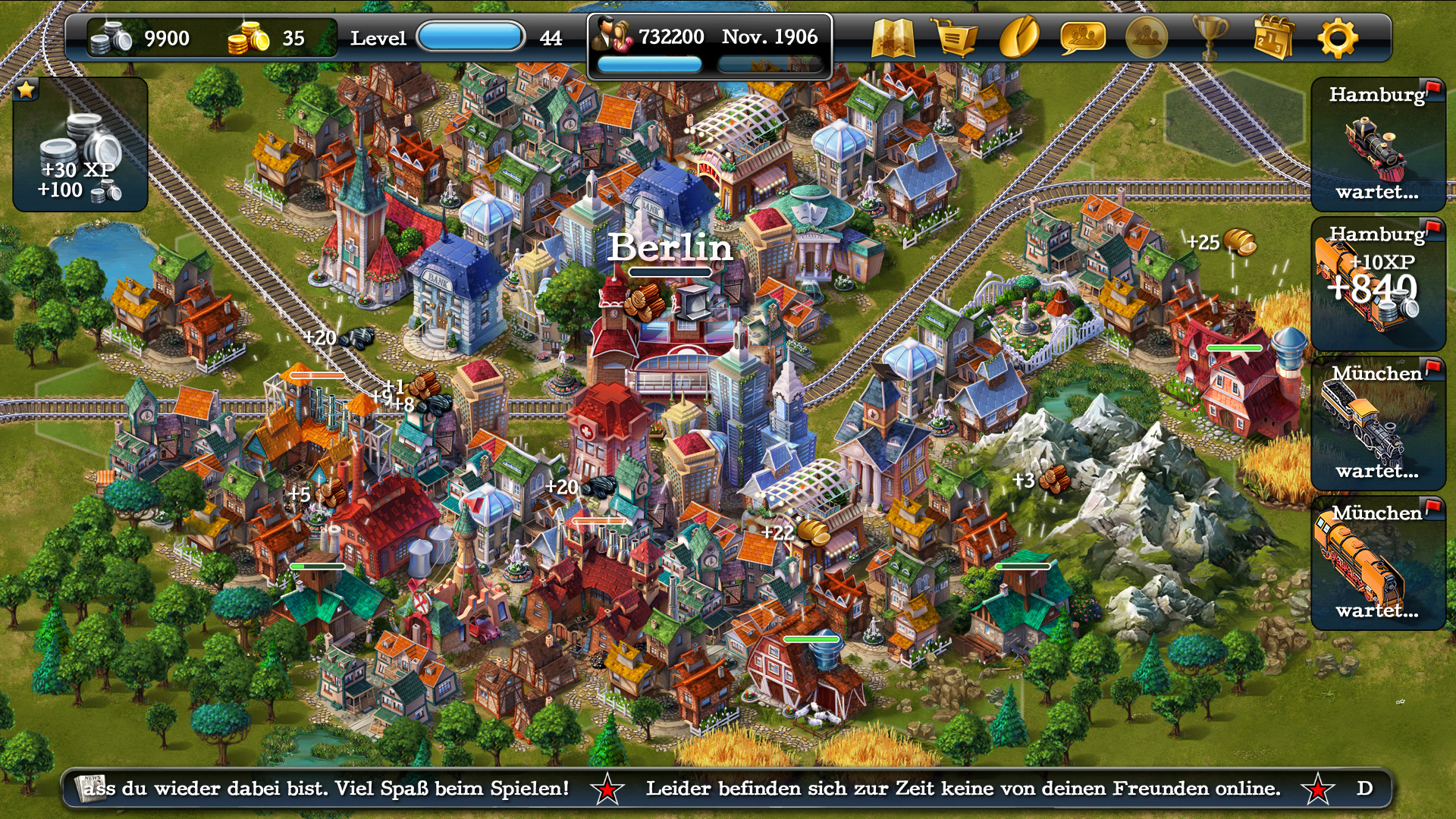Image resolution: width=1456 pixels, height=819 pixels.
Task: Click the Berlin city name label
Action: [x=670, y=247]
